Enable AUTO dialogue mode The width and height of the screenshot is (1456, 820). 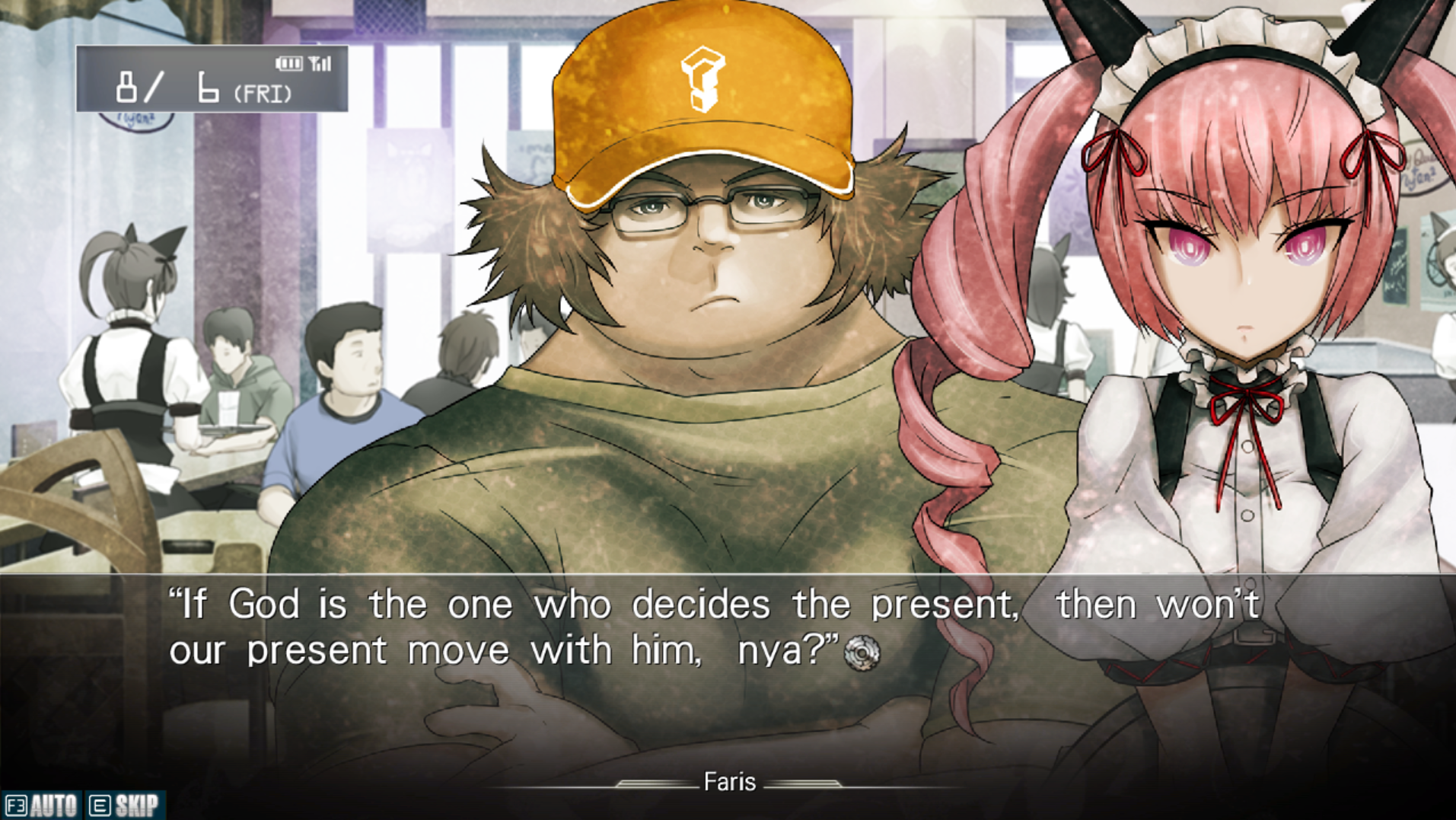(42, 805)
